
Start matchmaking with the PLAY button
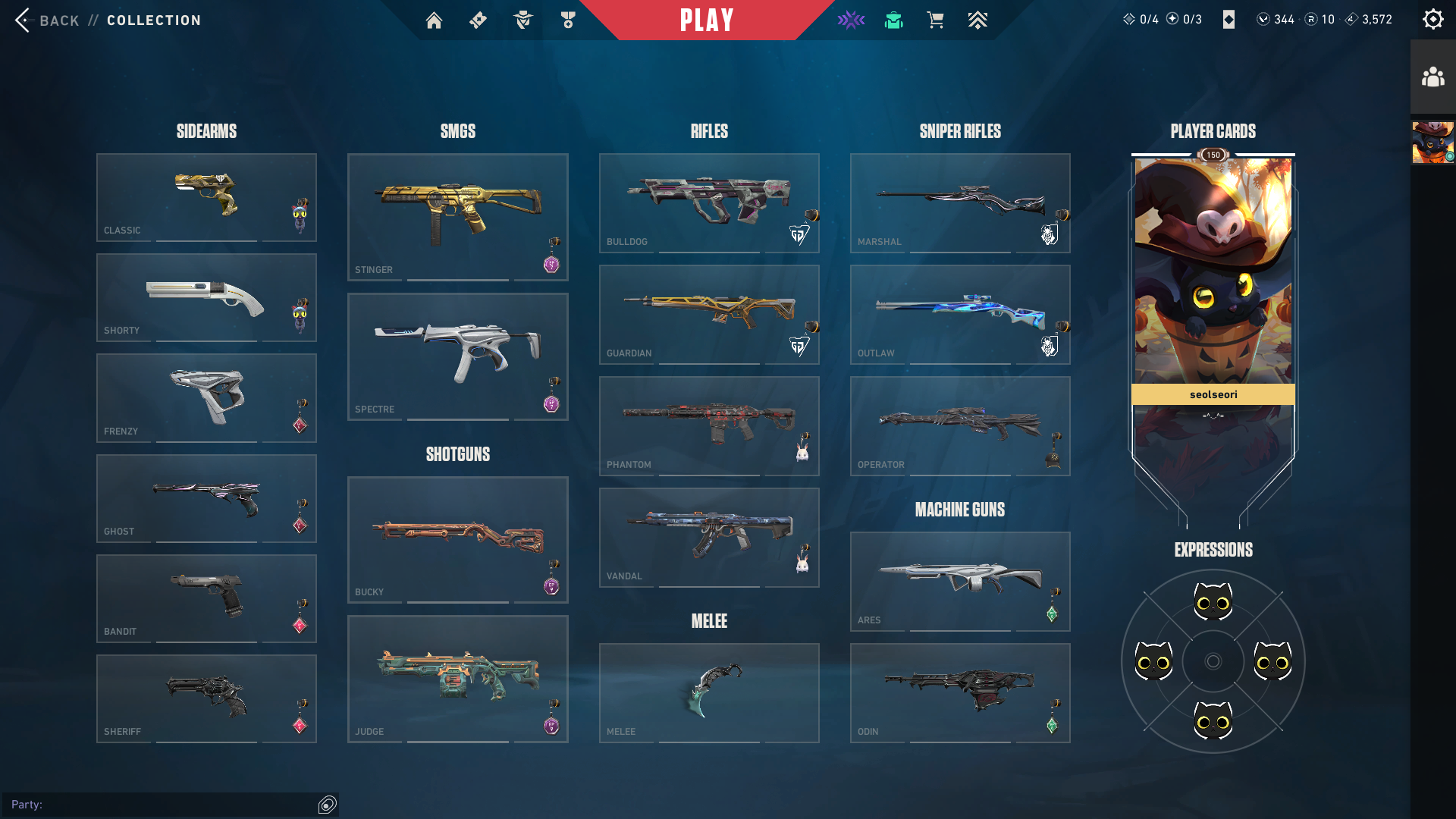coord(706,20)
